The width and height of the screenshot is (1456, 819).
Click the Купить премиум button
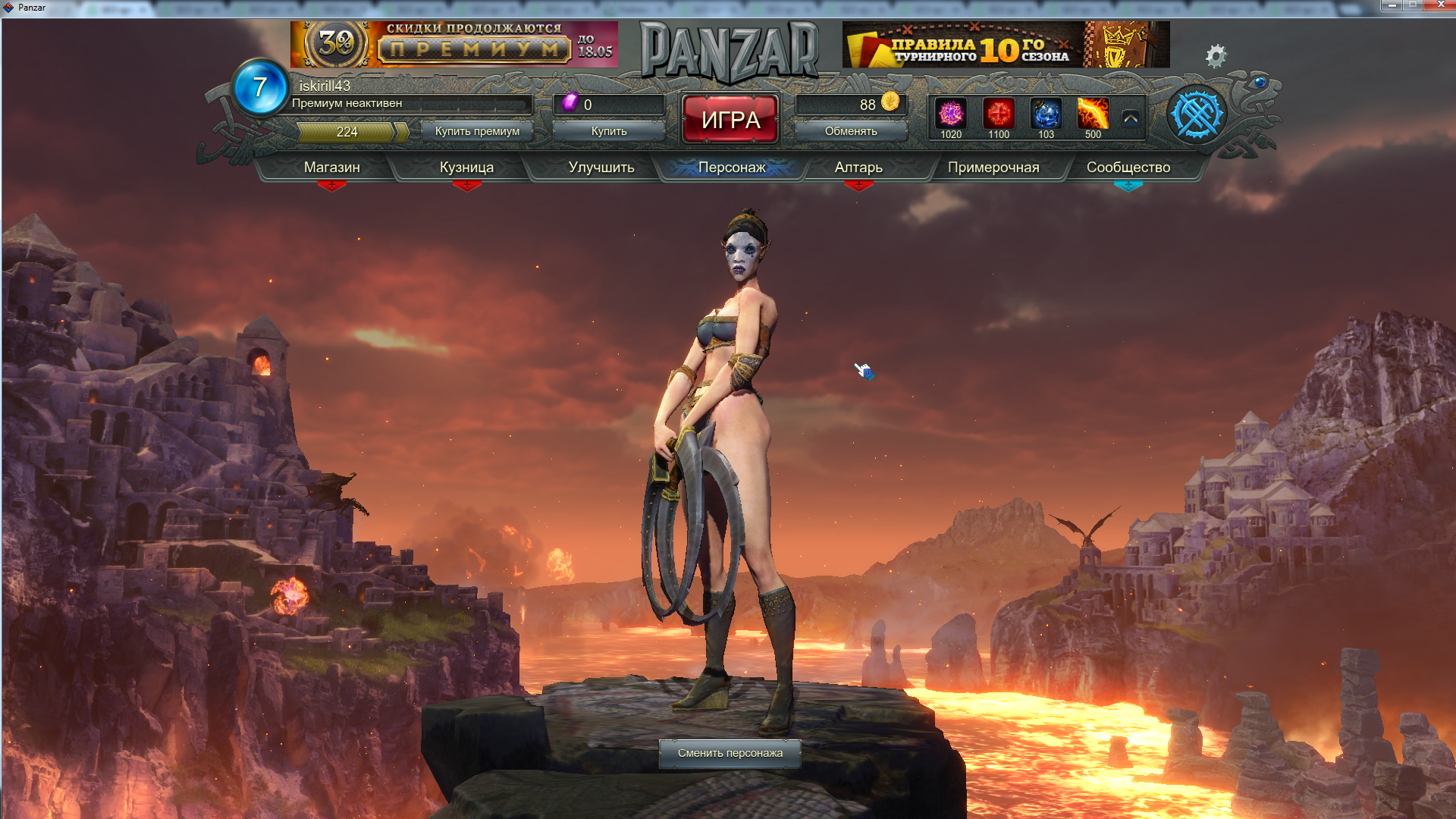click(477, 131)
